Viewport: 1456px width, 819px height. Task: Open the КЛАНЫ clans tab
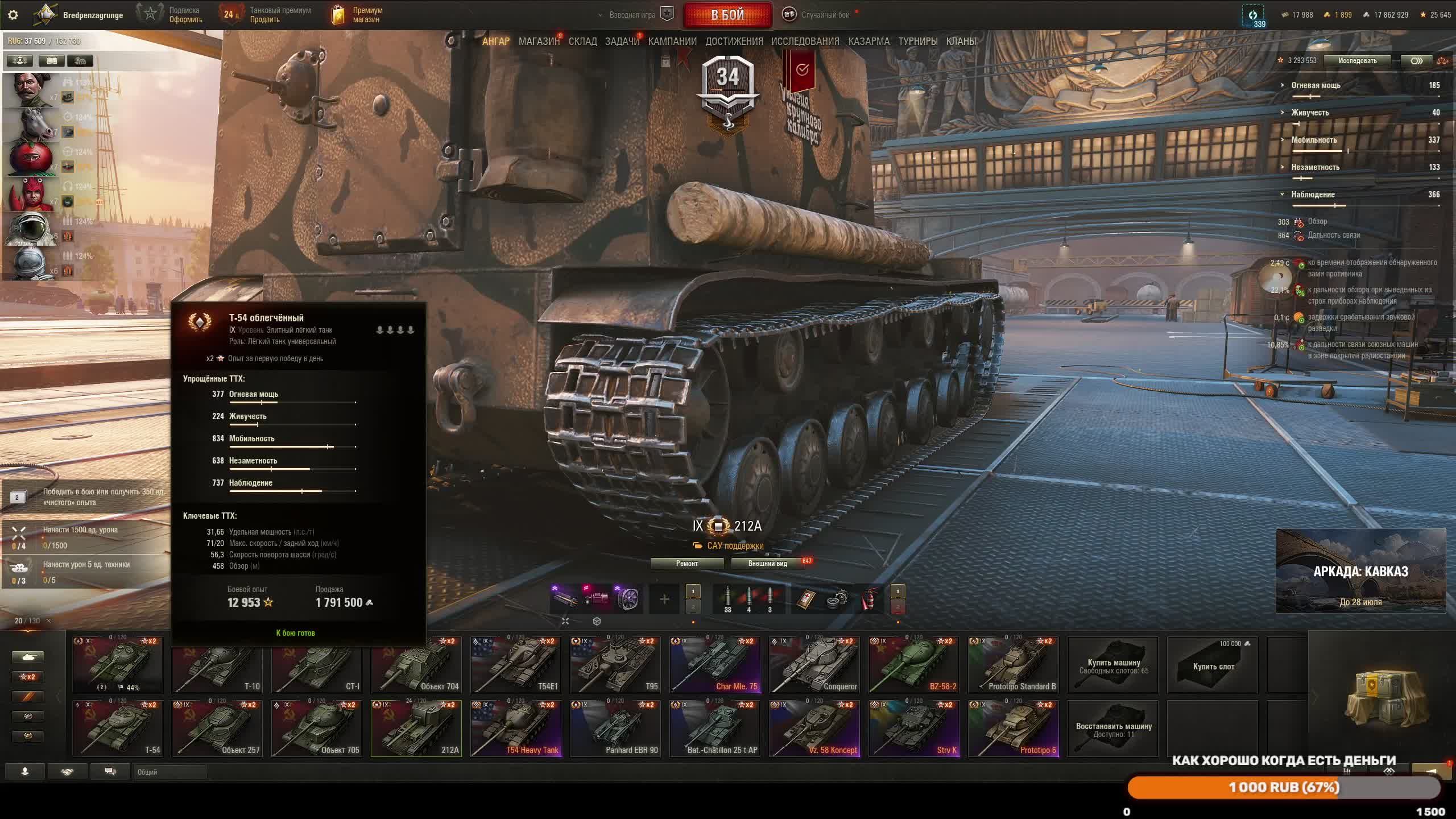point(961,42)
